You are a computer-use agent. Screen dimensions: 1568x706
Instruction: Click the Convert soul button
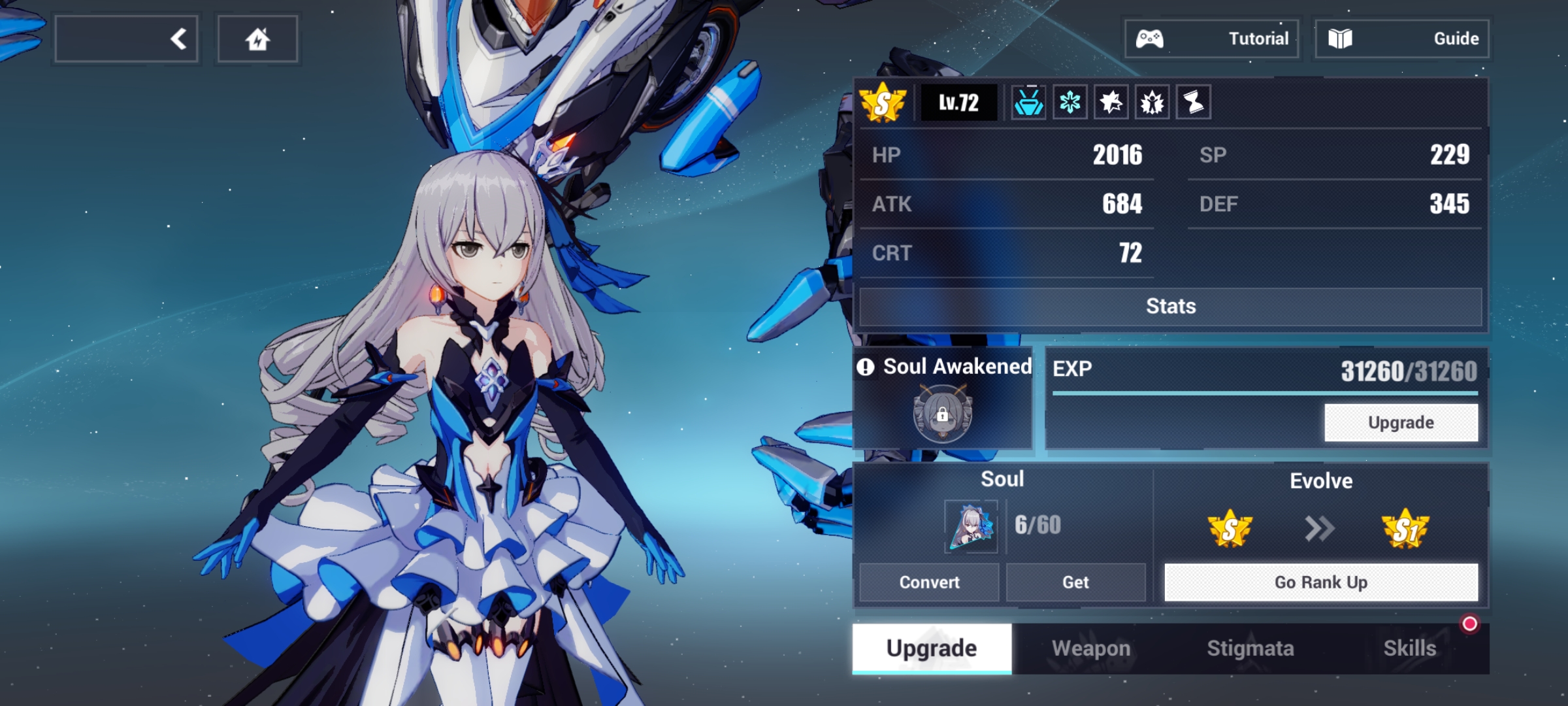tap(929, 582)
